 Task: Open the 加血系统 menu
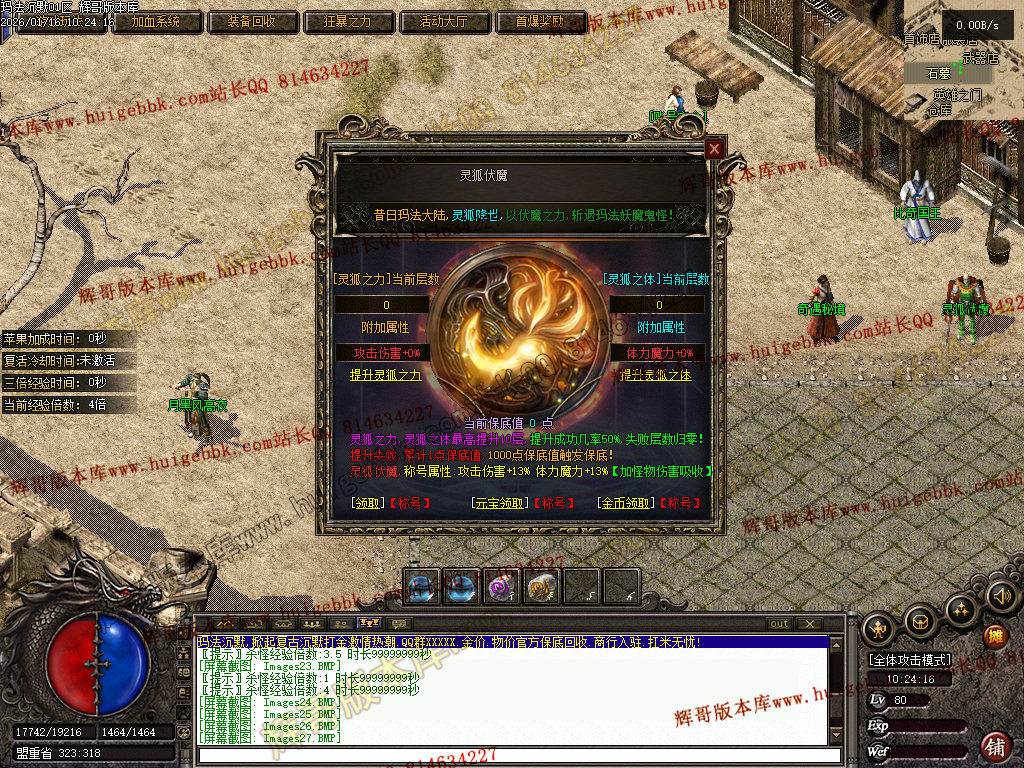coord(157,21)
